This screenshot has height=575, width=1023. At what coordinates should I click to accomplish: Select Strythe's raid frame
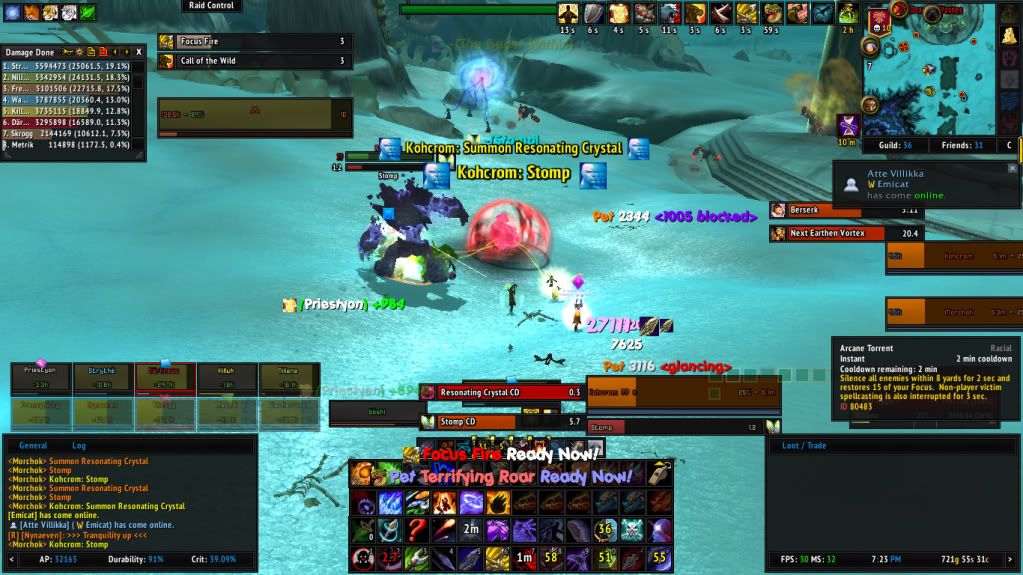coord(103,378)
